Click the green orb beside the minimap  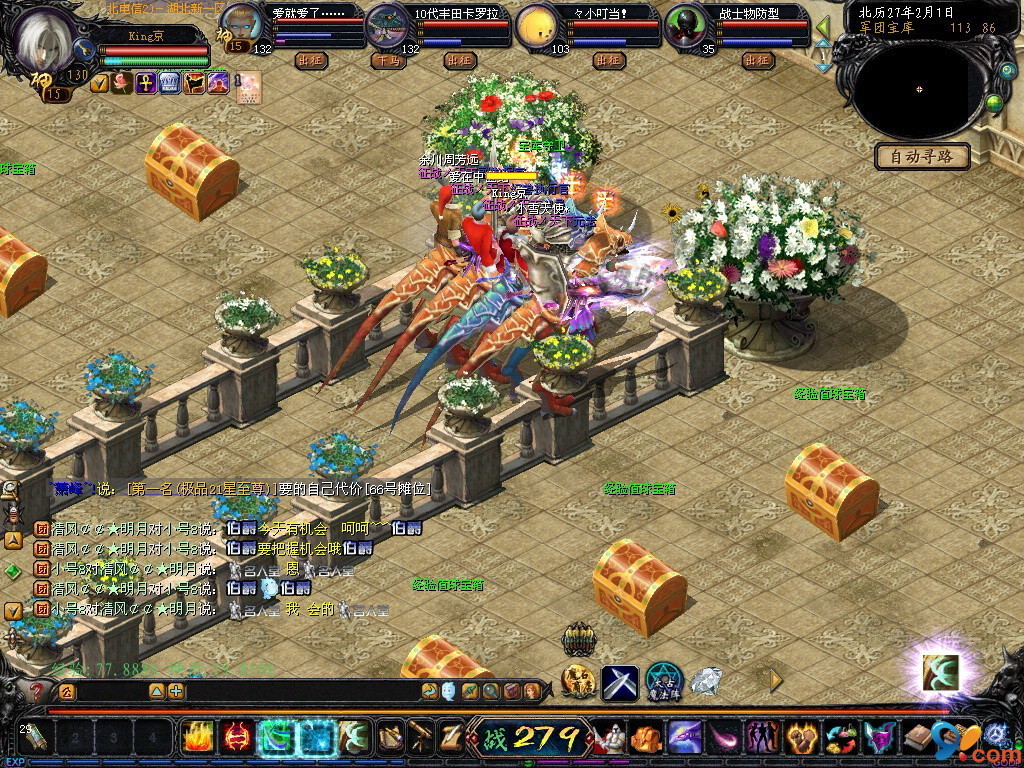pos(994,102)
